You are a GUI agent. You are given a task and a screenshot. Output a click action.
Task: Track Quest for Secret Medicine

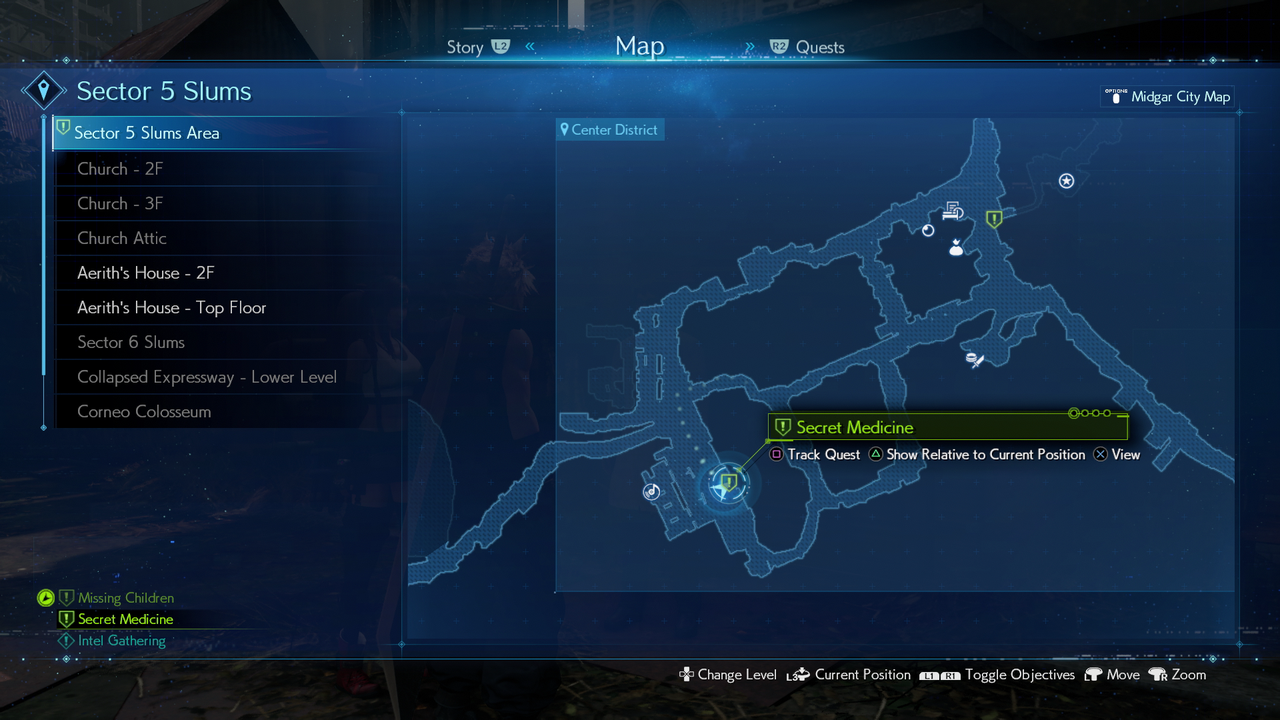814,455
